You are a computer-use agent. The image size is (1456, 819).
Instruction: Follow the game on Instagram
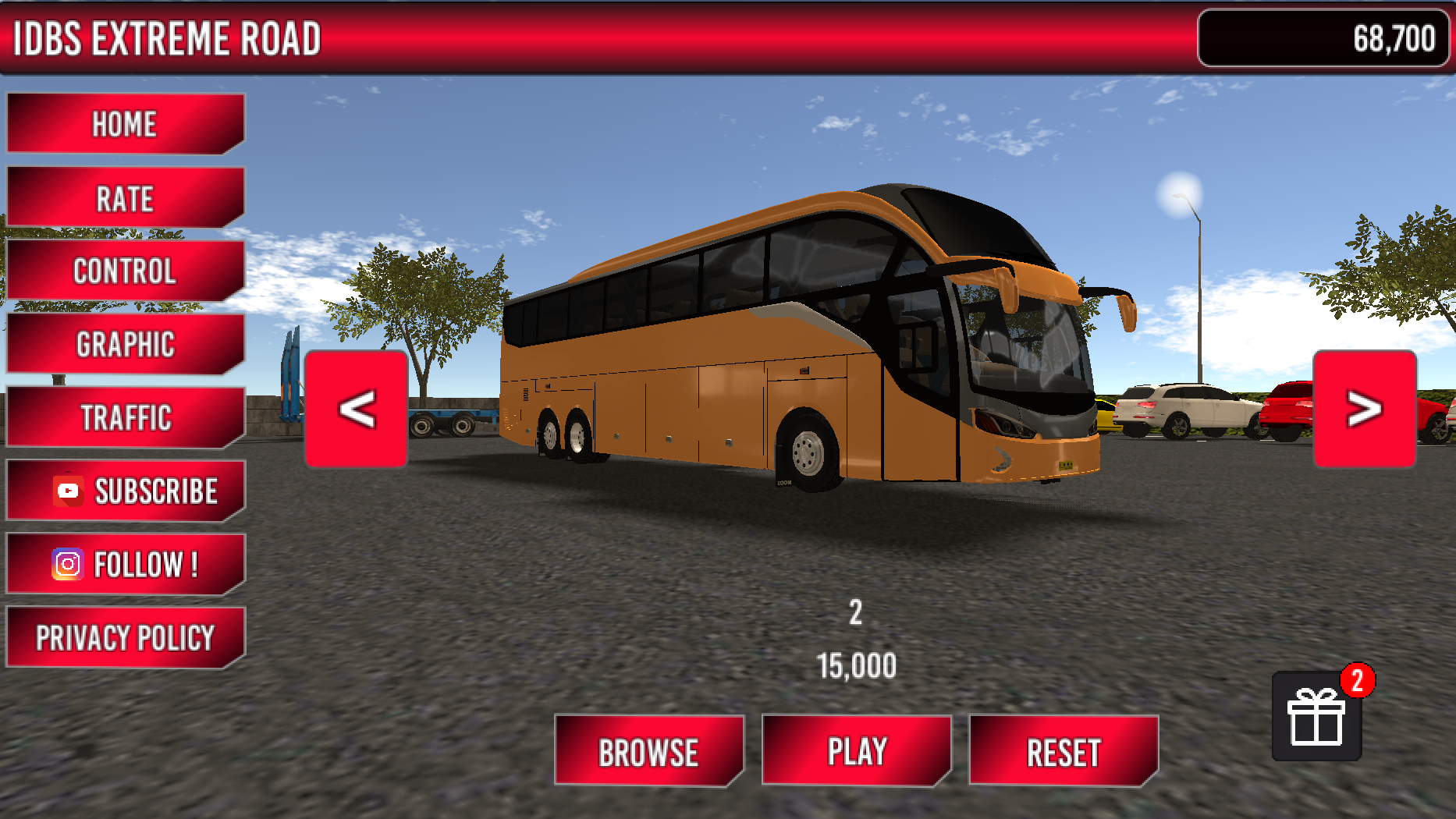pyautogui.click(x=125, y=563)
